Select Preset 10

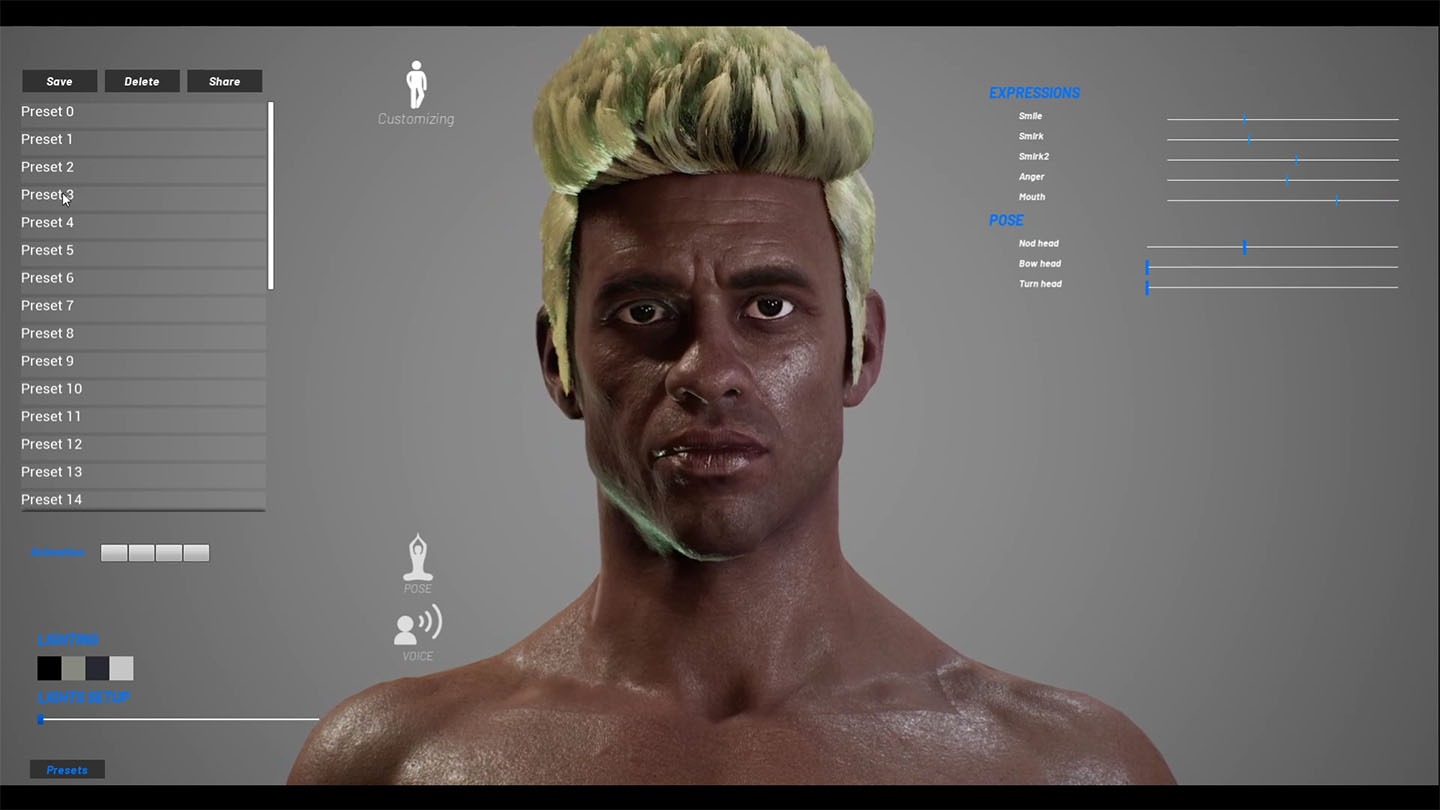tap(142, 389)
